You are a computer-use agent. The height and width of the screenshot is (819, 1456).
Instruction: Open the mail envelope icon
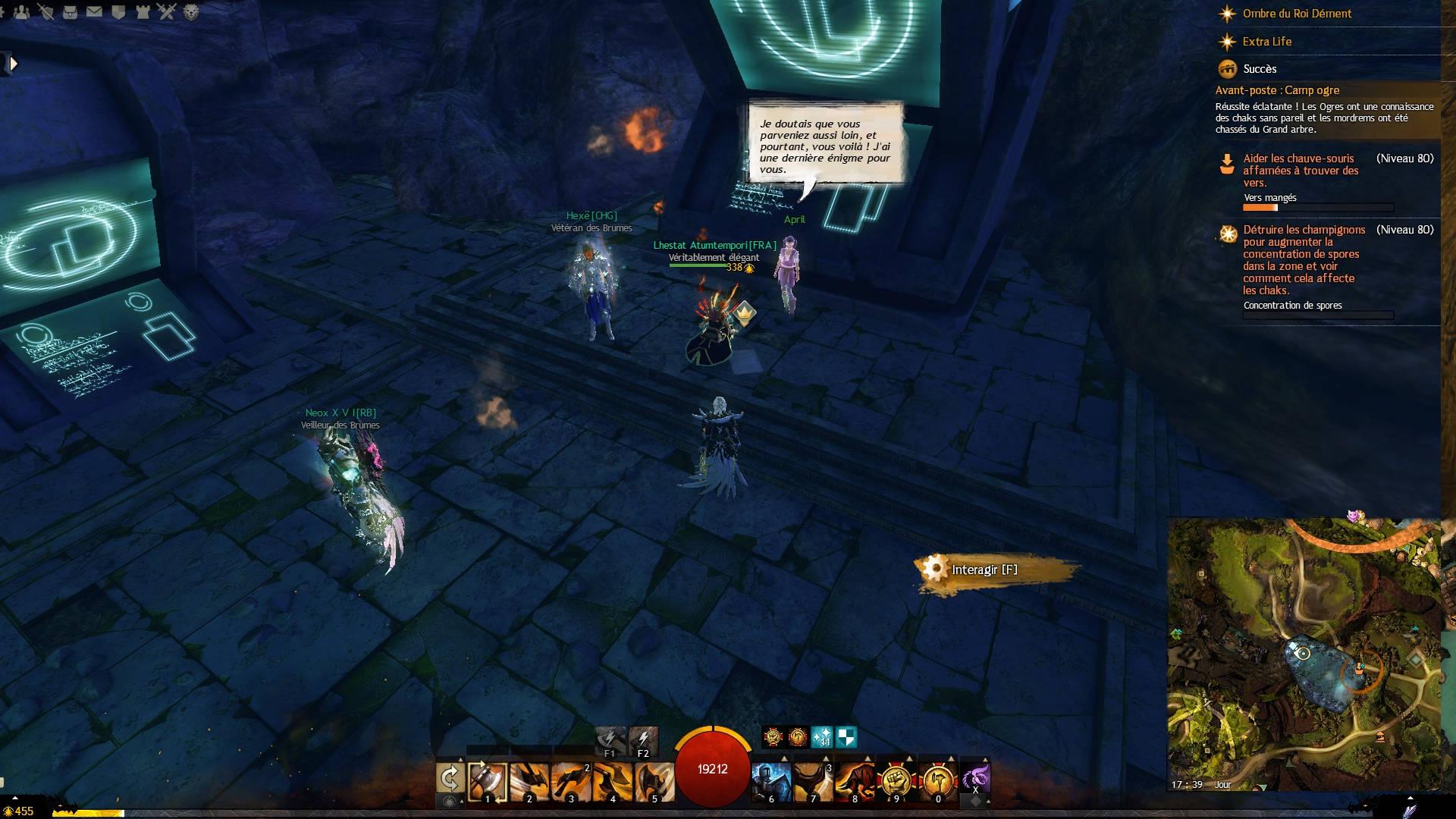94,11
